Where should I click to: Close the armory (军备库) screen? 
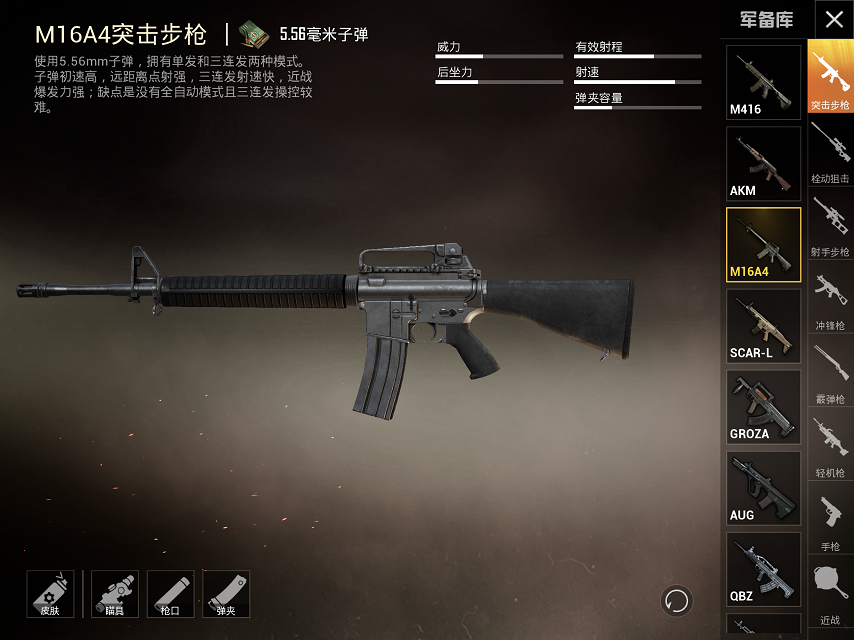833,20
